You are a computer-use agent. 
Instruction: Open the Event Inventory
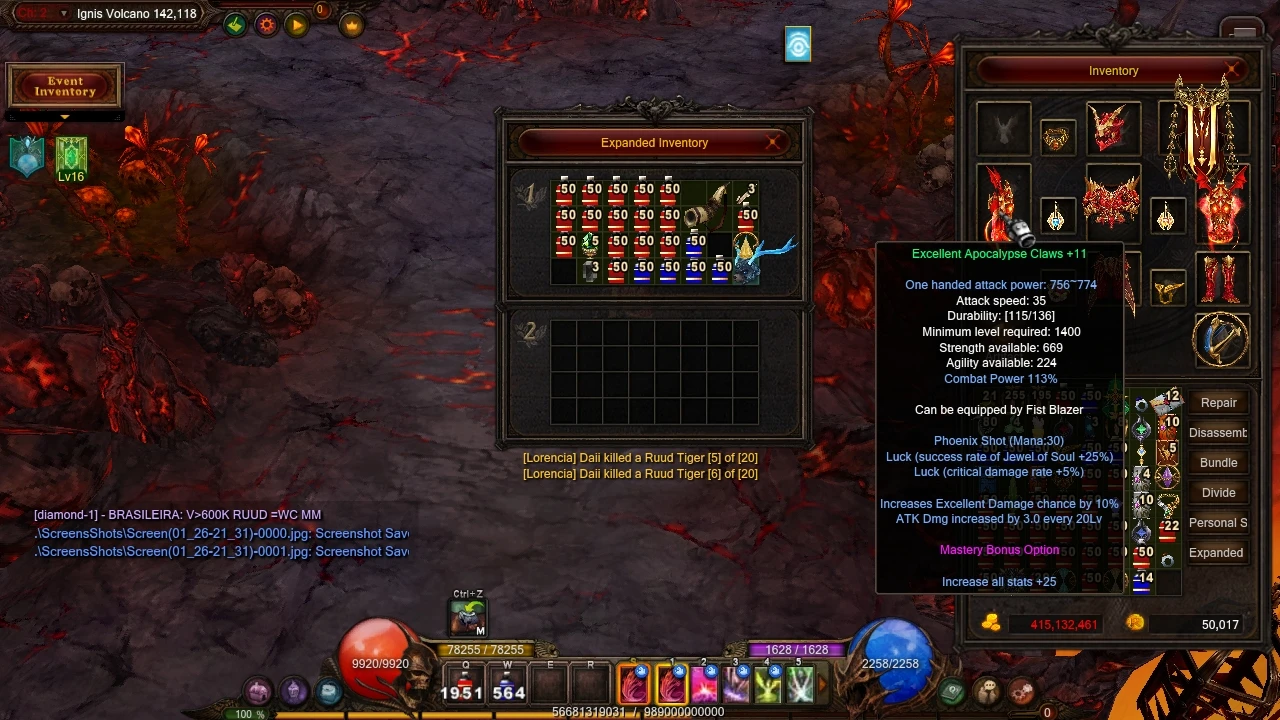click(x=65, y=87)
